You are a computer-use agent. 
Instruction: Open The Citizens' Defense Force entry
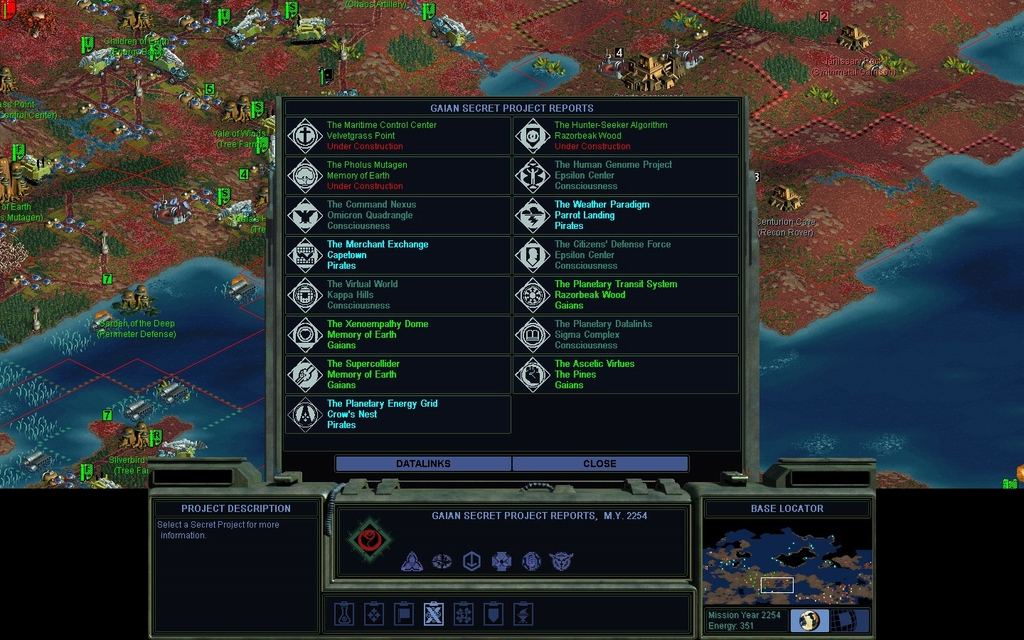pyautogui.click(x=626, y=255)
